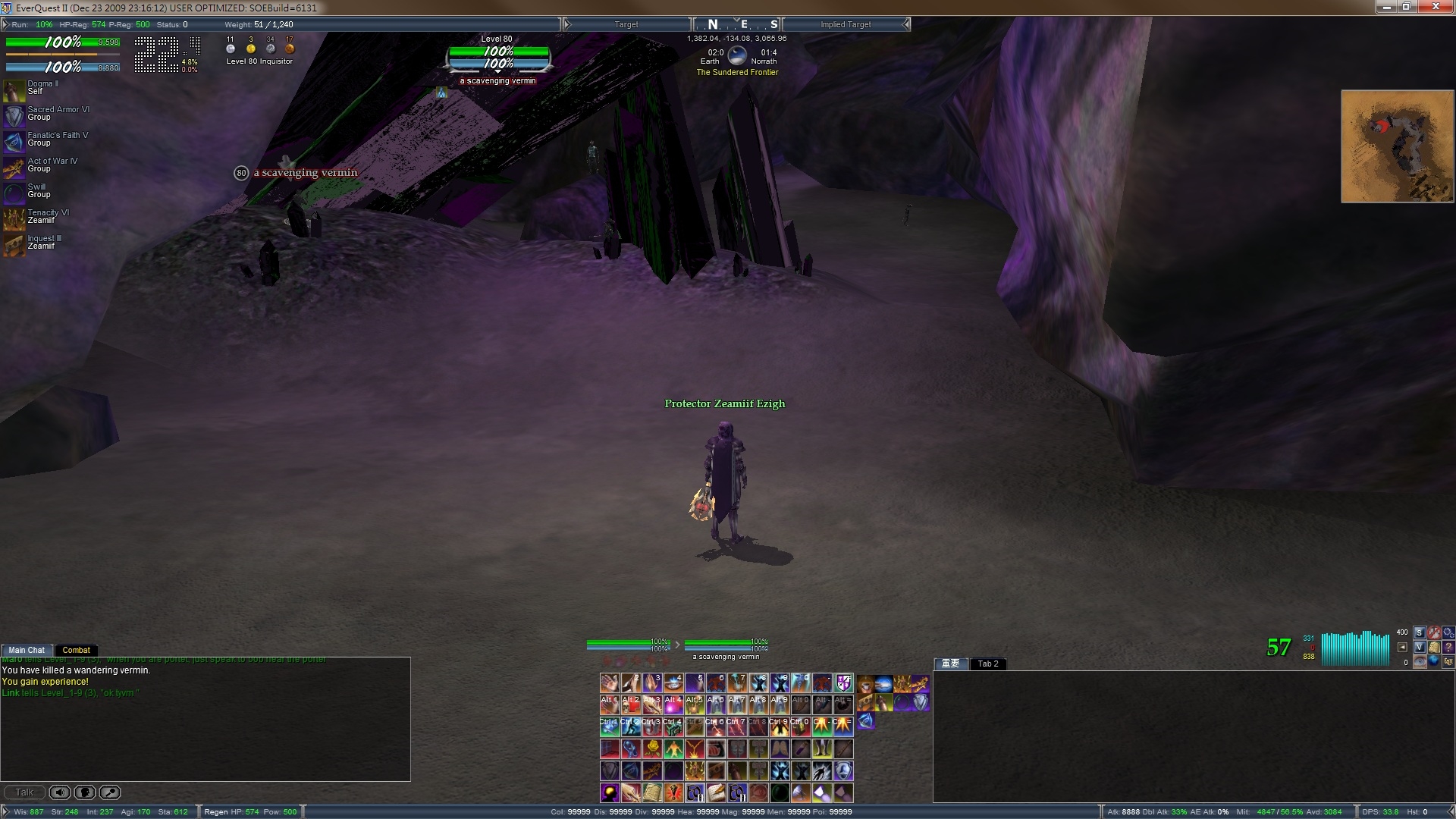Click the V button beside the graph
The width and height of the screenshot is (1456, 819).
[1420, 647]
